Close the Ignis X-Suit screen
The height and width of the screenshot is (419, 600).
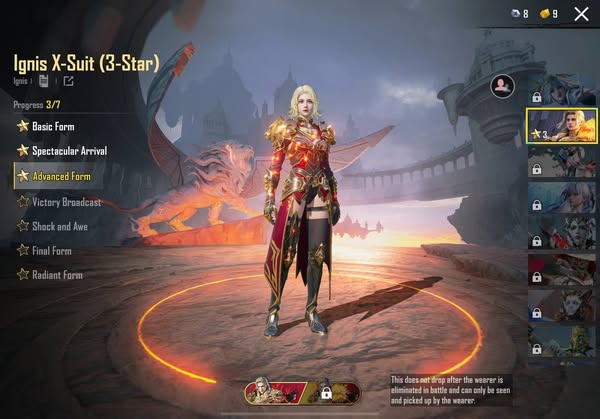(581, 14)
